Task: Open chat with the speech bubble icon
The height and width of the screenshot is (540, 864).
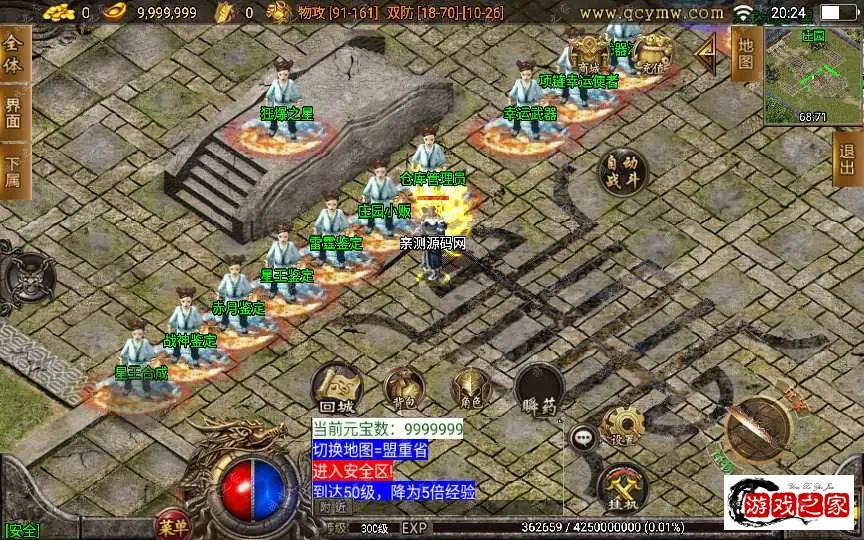Action: coord(583,437)
